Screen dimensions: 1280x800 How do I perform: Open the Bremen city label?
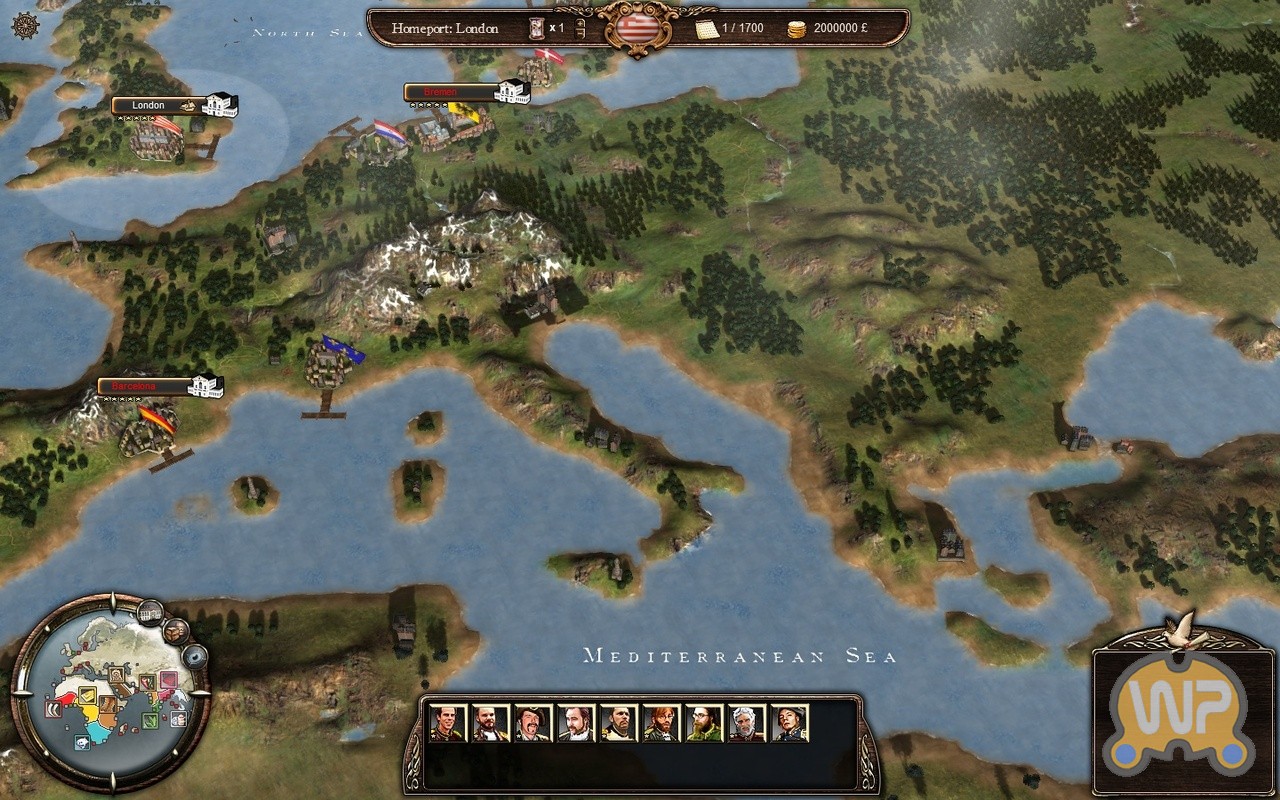tap(448, 92)
